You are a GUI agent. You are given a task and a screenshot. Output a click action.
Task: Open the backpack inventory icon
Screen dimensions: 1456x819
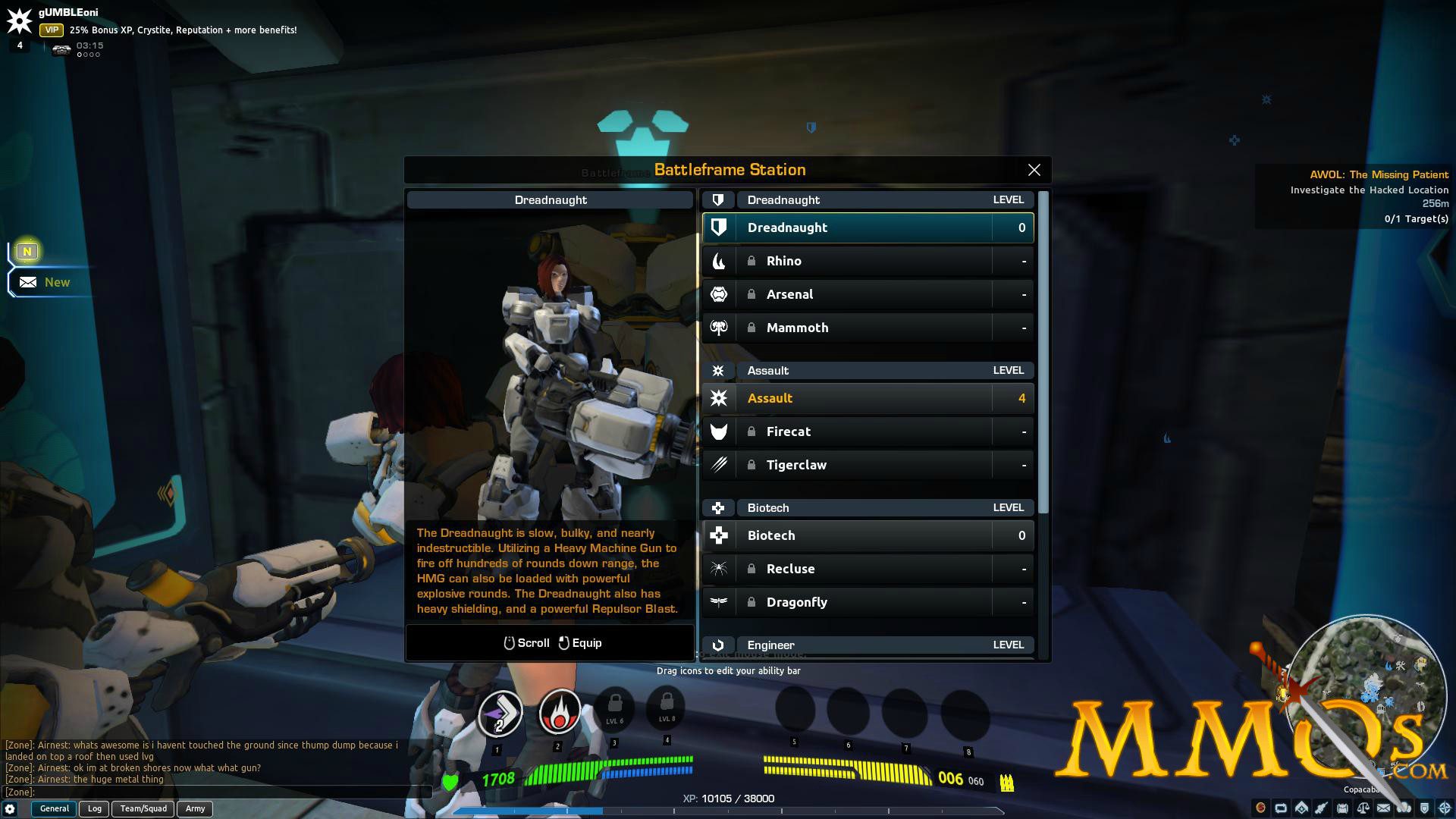(x=1342, y=808)
